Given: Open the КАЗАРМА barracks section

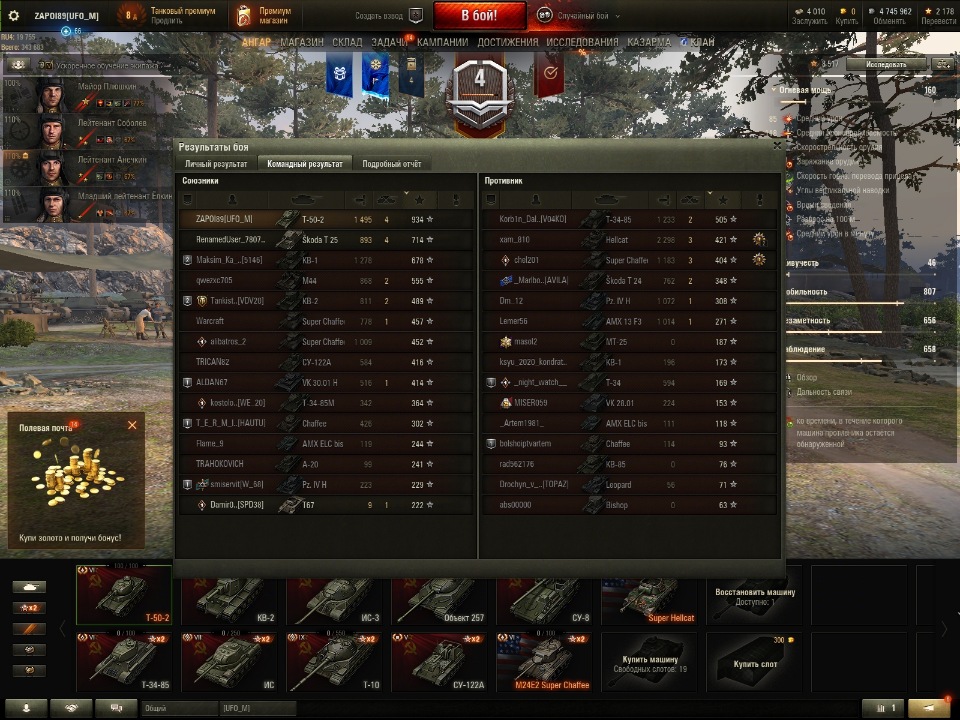Looking at the screenshot, I should pyautogui.click(x=649, y=42).
